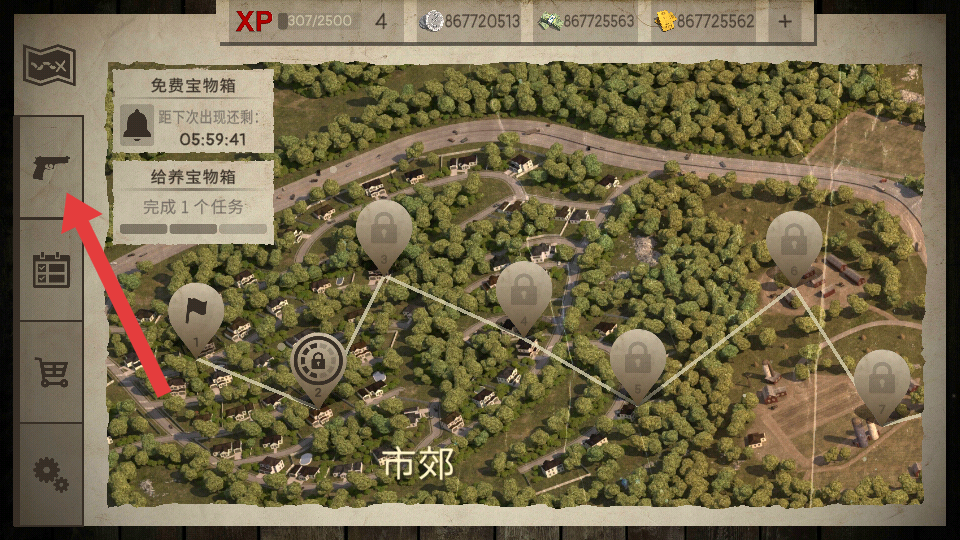Viewport: 960px width, 540px height.
Task: Open the shopping cart store tab
Action: 50,372
